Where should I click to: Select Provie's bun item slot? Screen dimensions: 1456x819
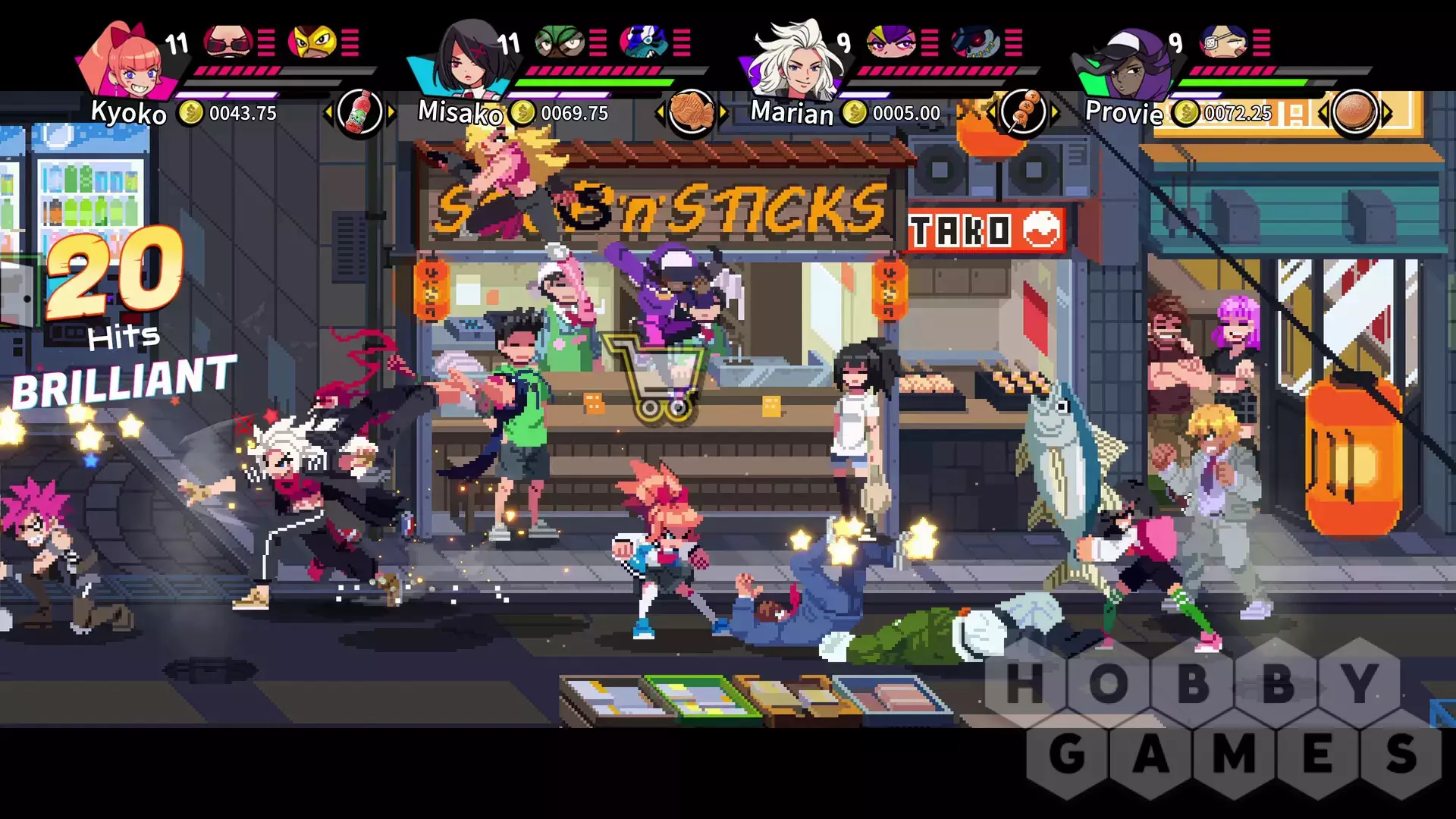(x=1354, y=113)
